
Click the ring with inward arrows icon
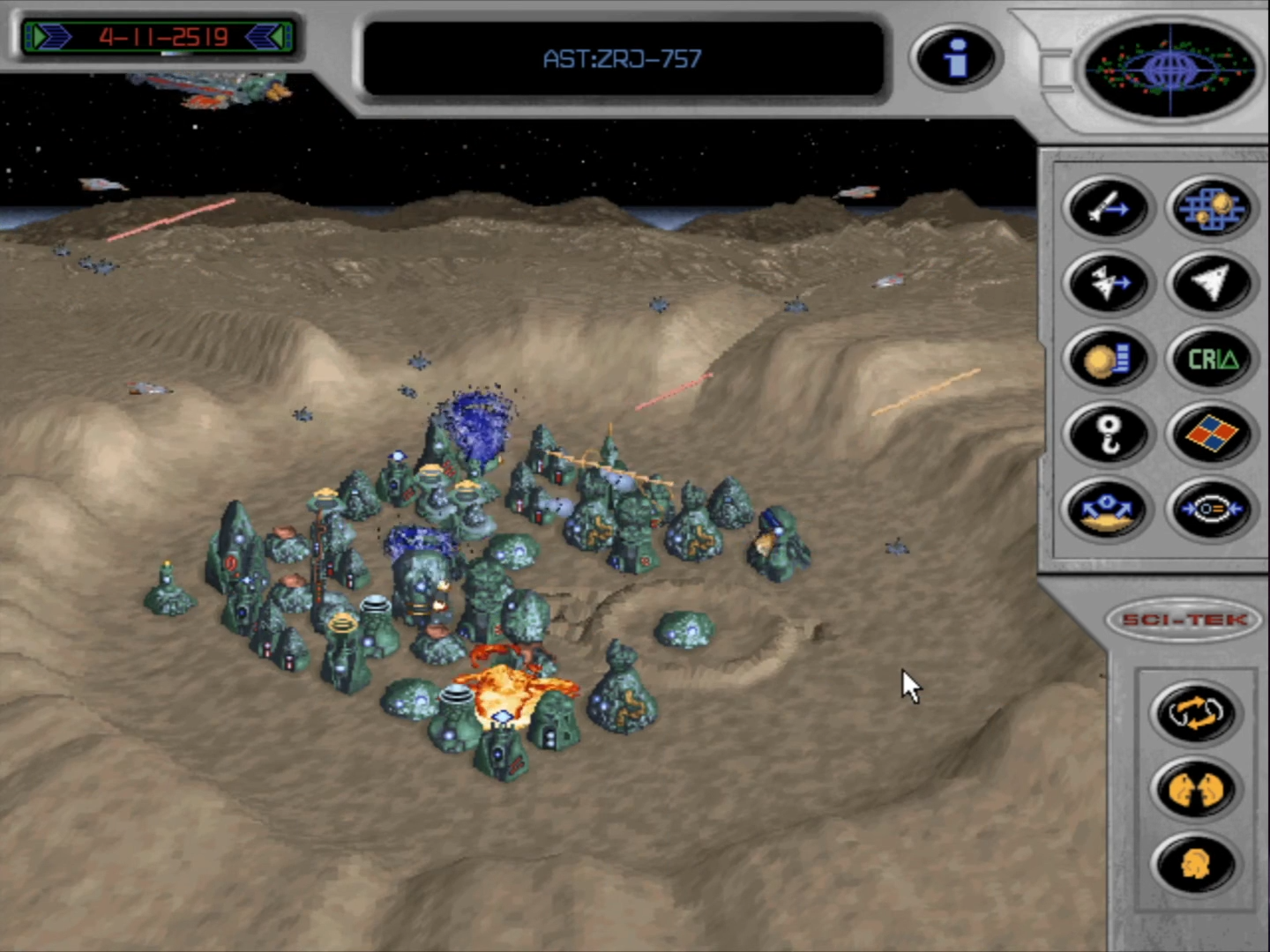pyautogui.click(x=1212, y=509)
